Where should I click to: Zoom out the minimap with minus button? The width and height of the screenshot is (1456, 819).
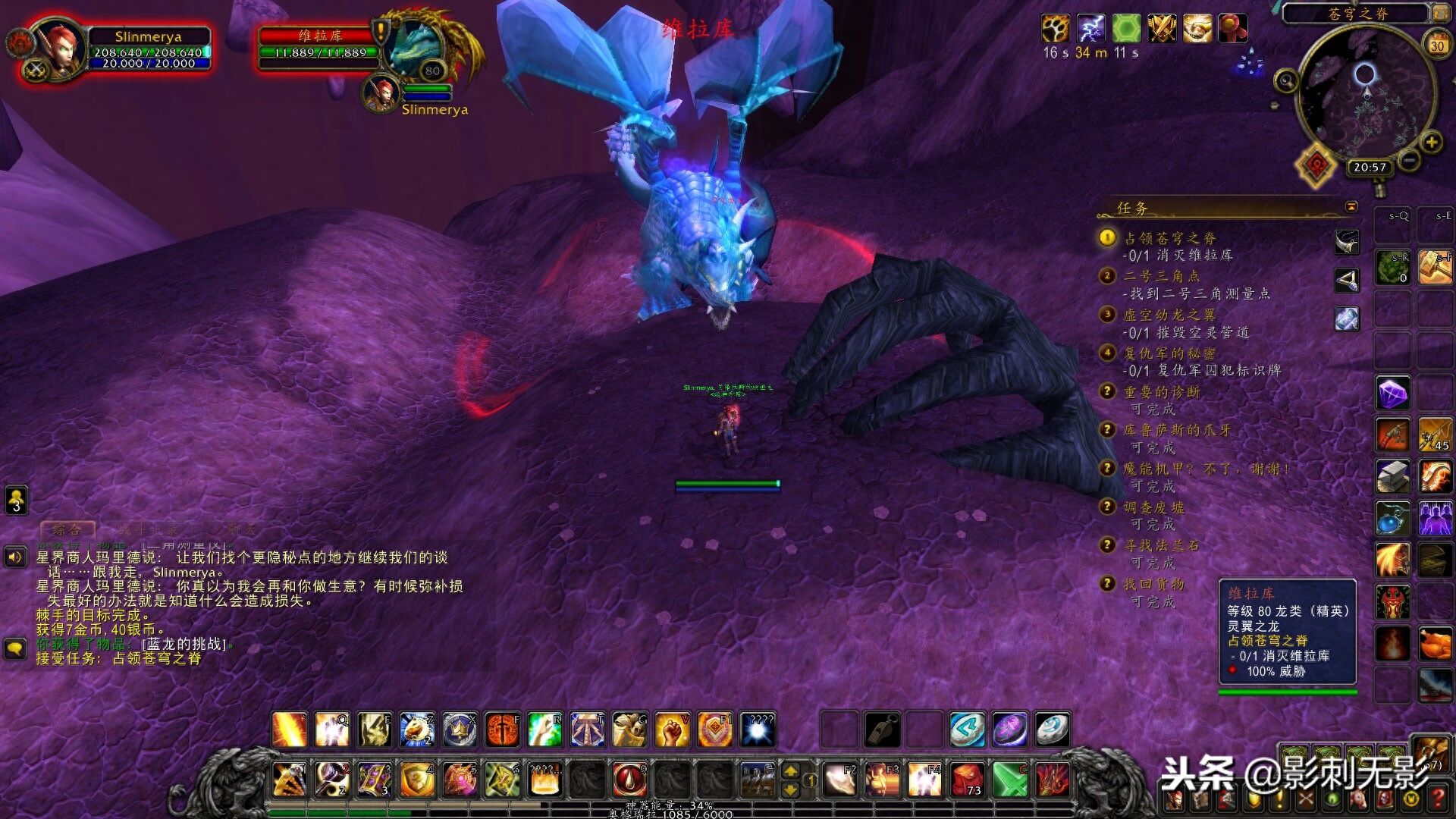coord(1408,160)
